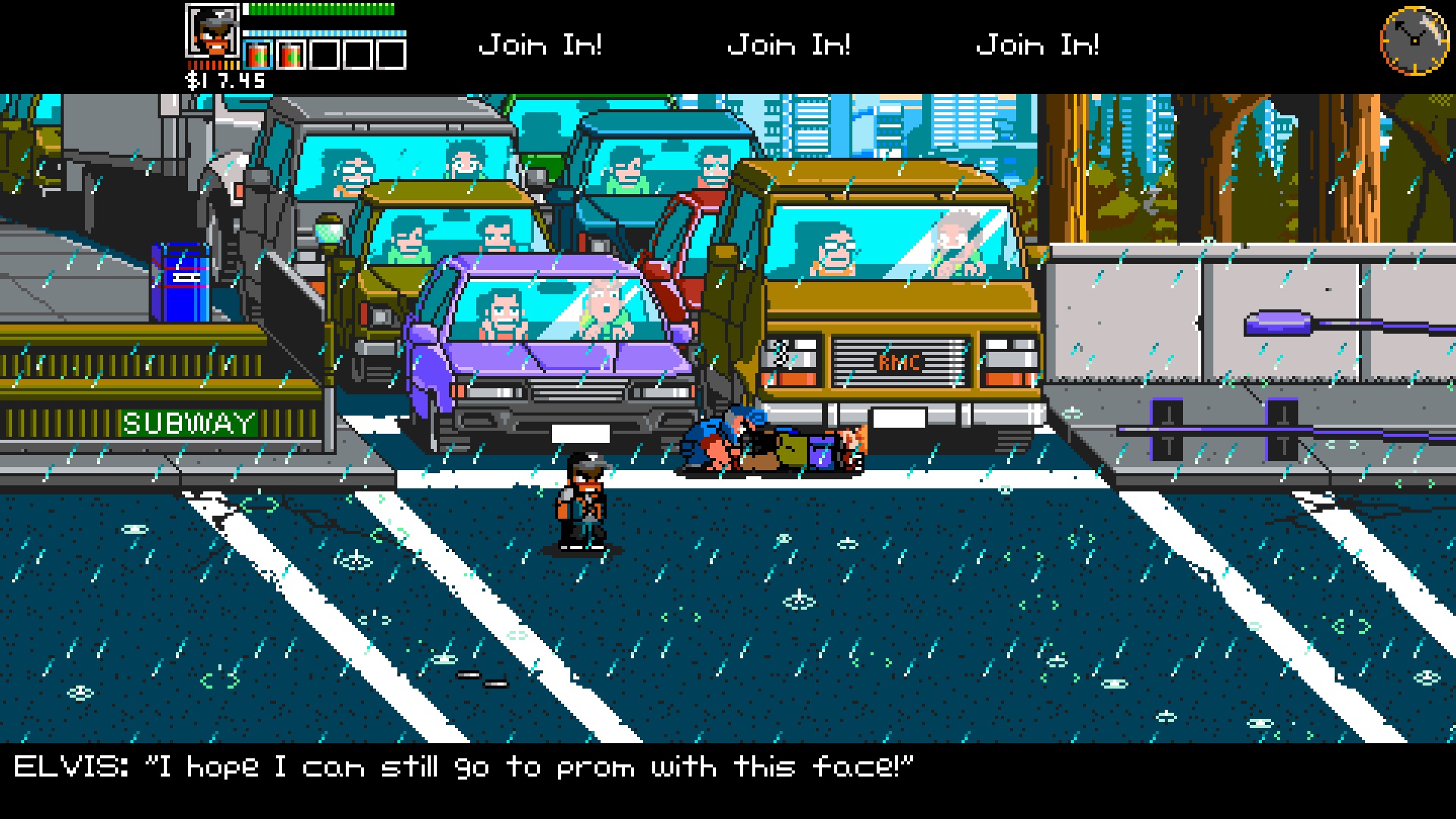Click the center Join In! prompt
Viewport: 1456px width, 819px height.
pyautogui.click(x=789, y=44)
